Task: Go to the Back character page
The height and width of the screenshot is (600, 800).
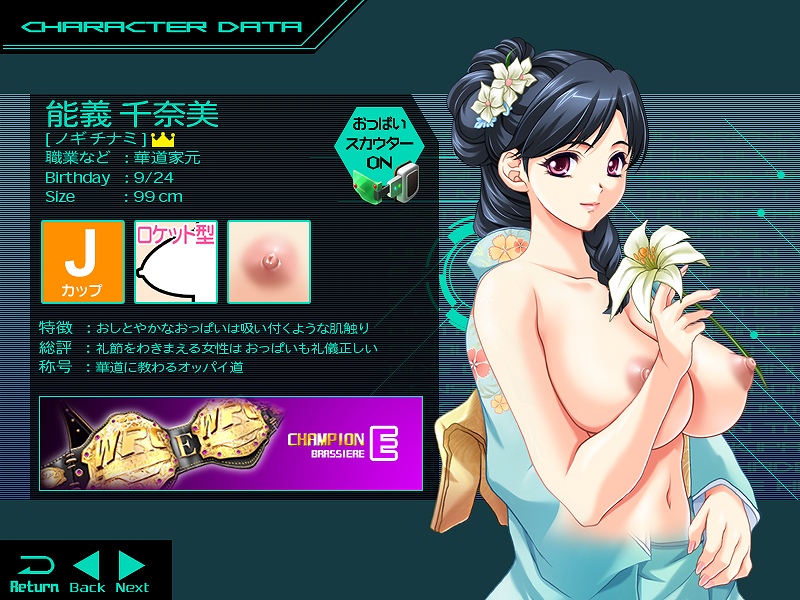Action: [87, 573]
